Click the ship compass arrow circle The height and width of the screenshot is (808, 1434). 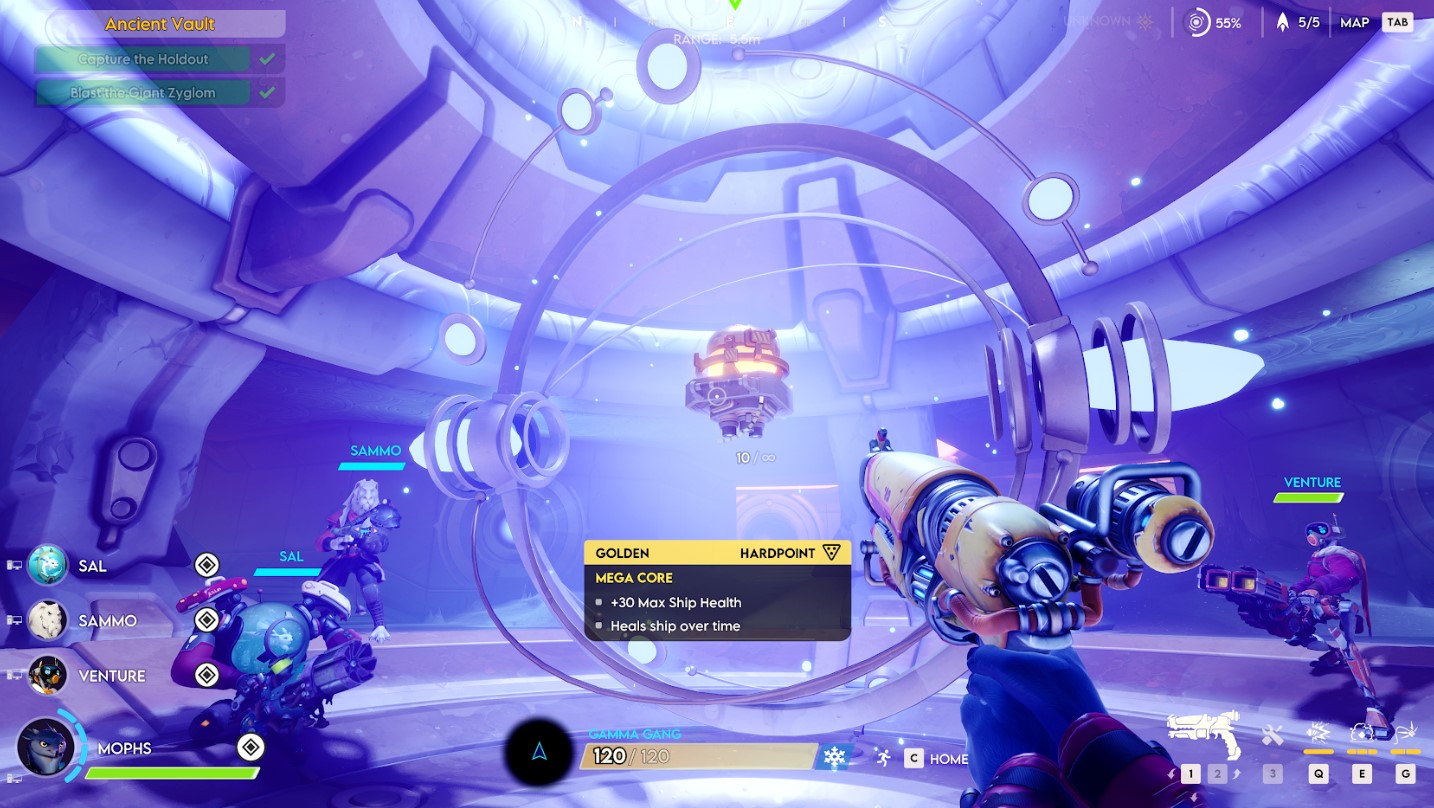[539, 753]
